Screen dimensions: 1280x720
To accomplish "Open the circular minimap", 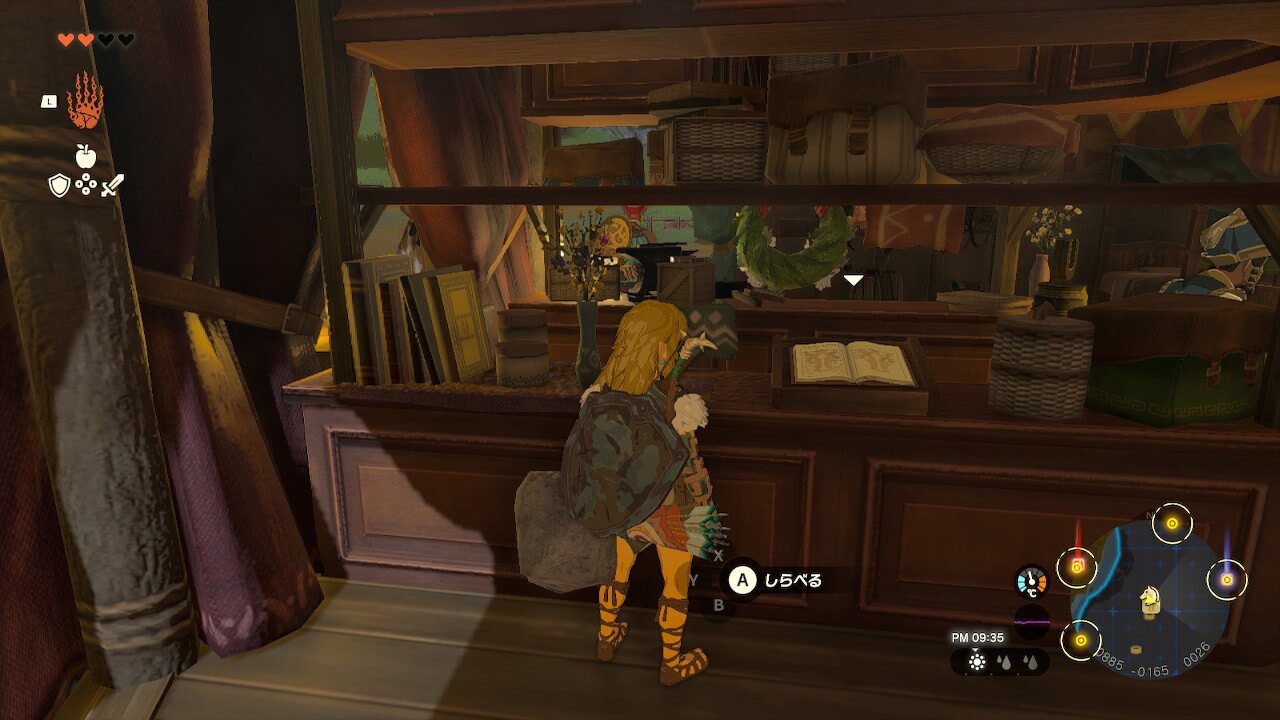I will [1150, 597].
